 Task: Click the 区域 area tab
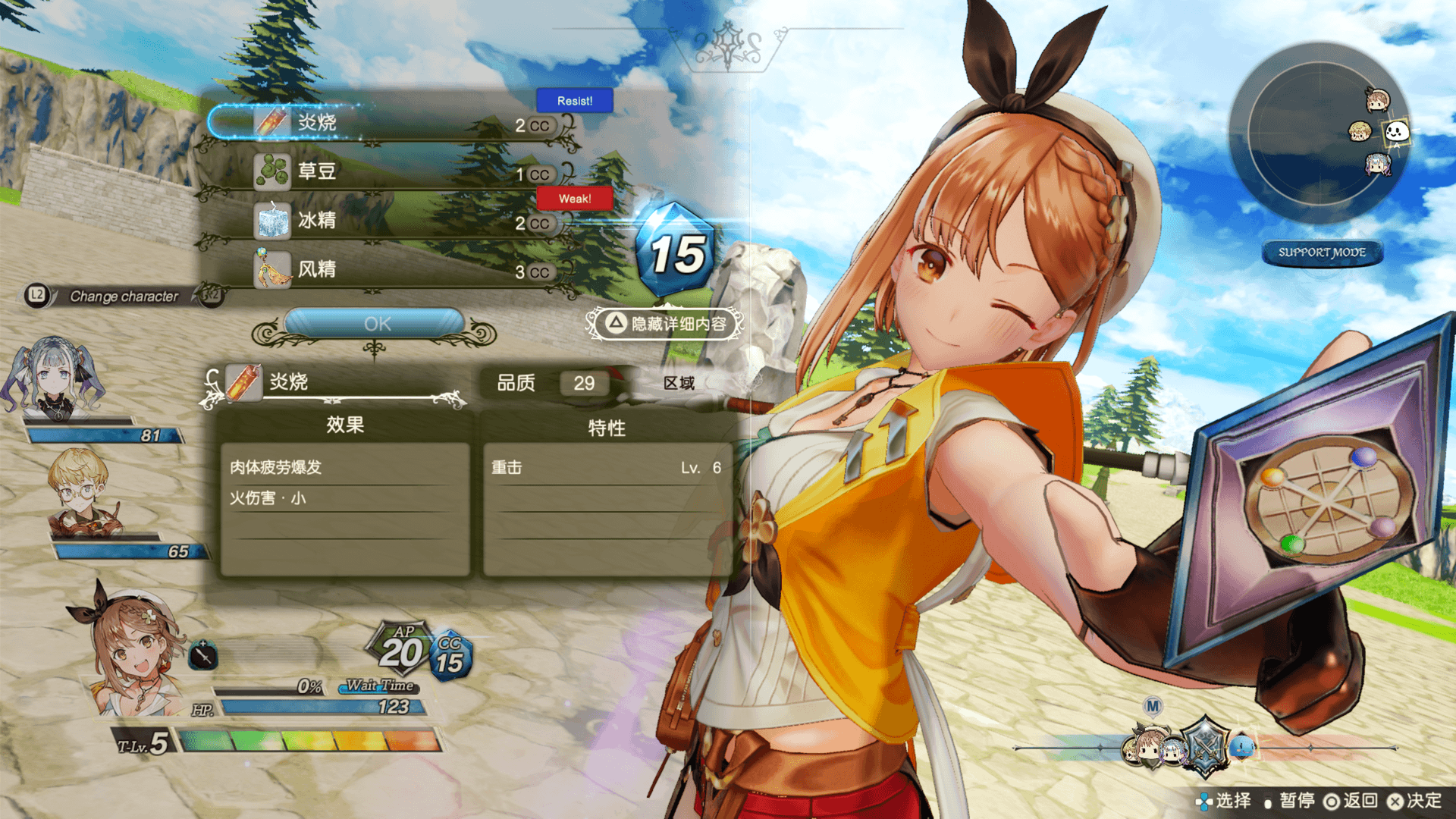(679, 383)
